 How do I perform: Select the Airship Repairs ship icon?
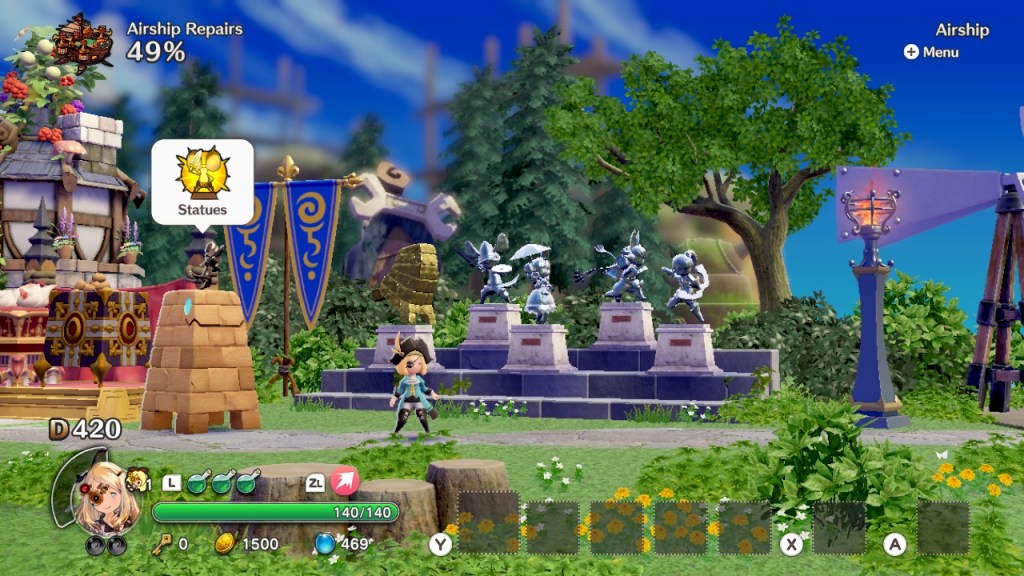click(84, 39)
